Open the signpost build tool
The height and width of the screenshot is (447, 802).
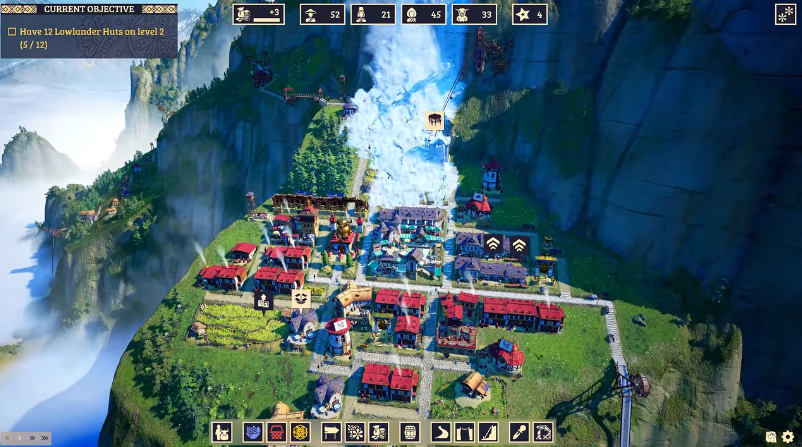point(329,433)
